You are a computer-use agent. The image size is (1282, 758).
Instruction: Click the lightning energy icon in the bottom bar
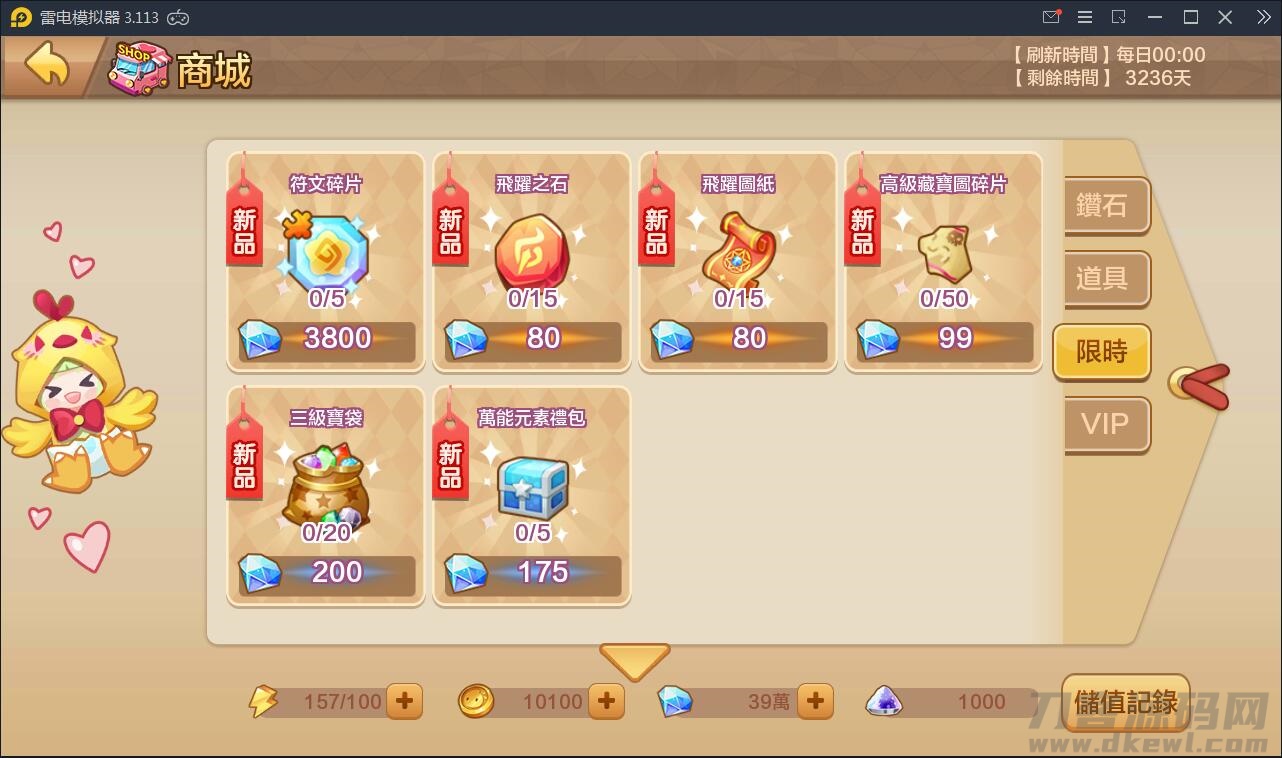(x=262, y=701)
